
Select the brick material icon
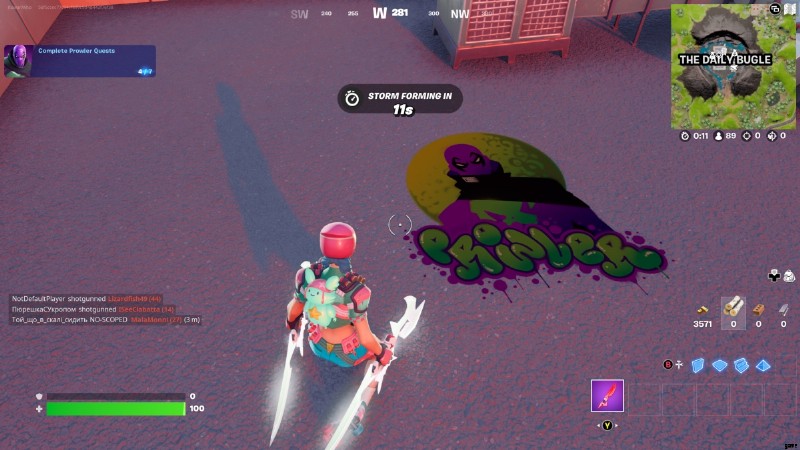point(758,308)
